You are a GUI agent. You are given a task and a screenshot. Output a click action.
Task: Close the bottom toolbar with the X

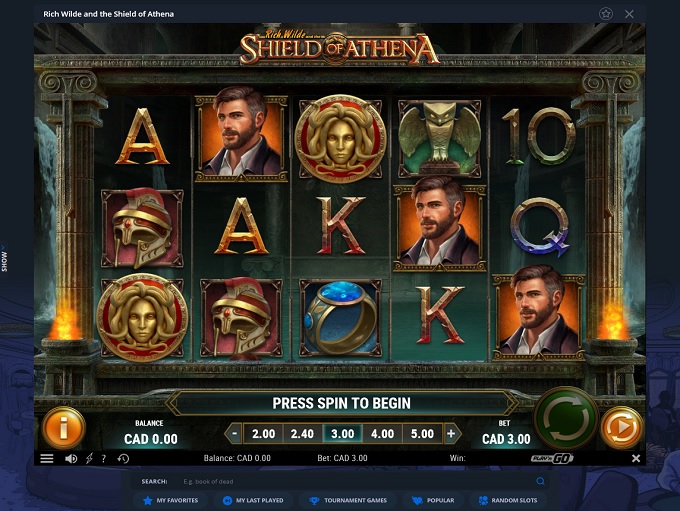point(636,459)
